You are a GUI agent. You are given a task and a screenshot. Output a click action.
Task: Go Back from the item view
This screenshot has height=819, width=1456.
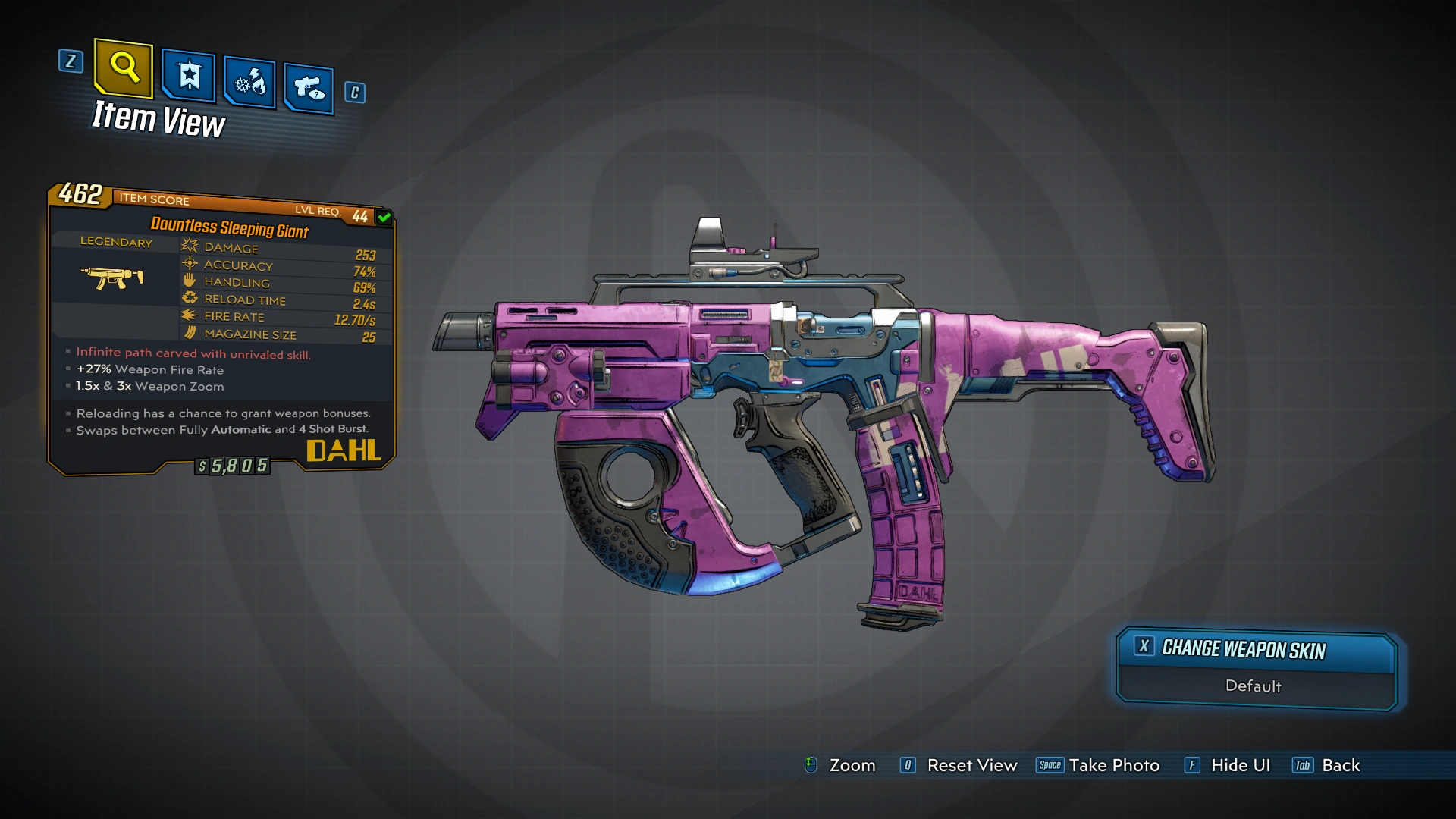point(1327,765)
